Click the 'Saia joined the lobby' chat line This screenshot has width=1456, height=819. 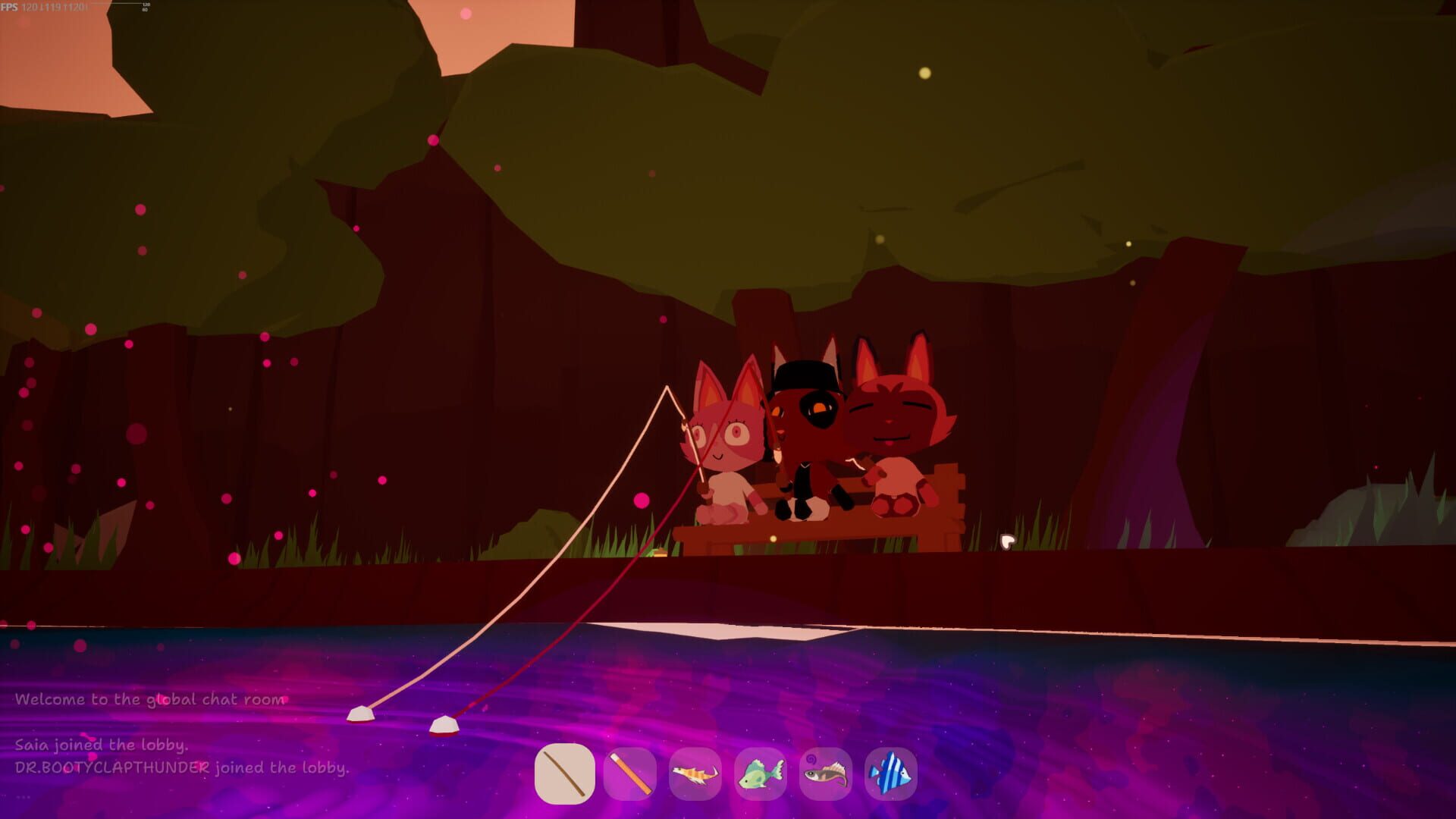101,745
